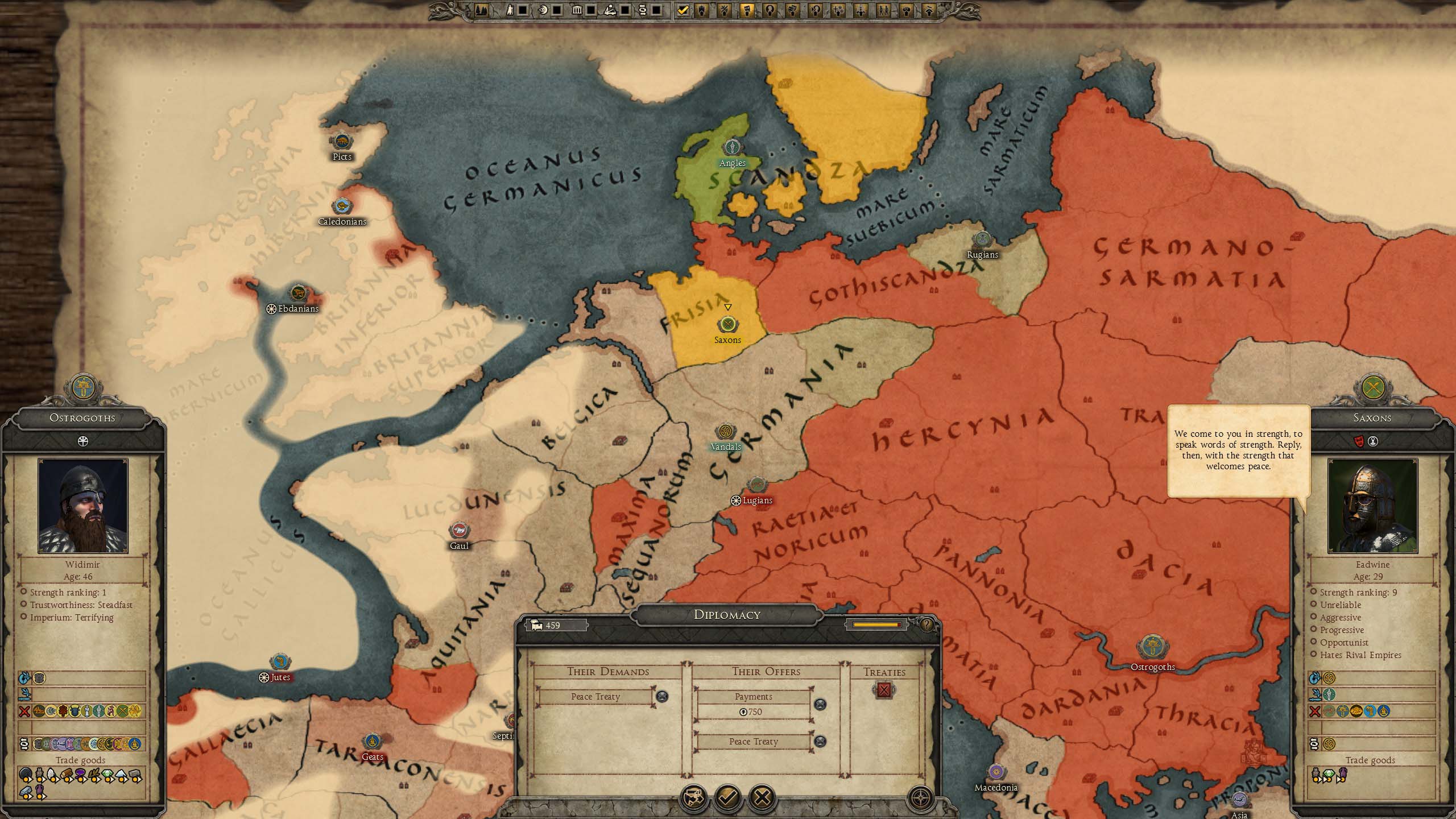Viewport: 1456px width, 819px height.
Task: Open the Diplomacy help question mark
Action: 926,625
